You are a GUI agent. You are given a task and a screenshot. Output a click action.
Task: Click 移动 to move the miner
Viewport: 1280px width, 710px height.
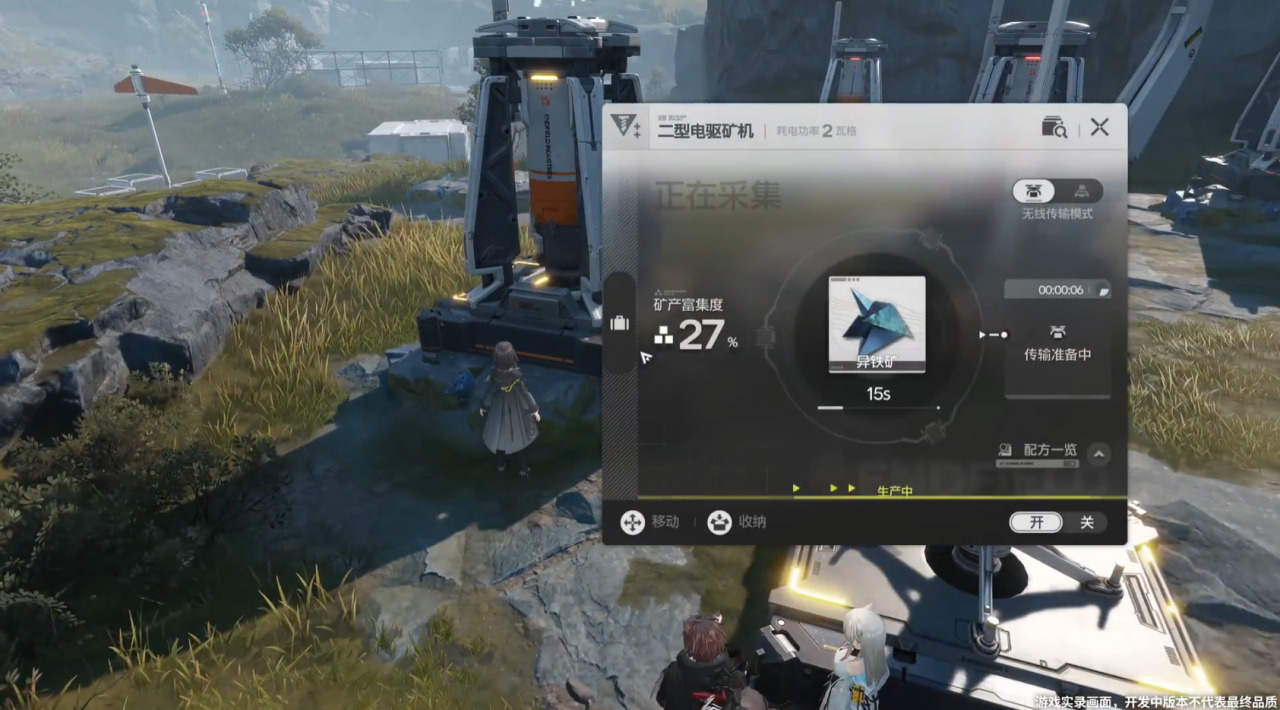(650, 522)
